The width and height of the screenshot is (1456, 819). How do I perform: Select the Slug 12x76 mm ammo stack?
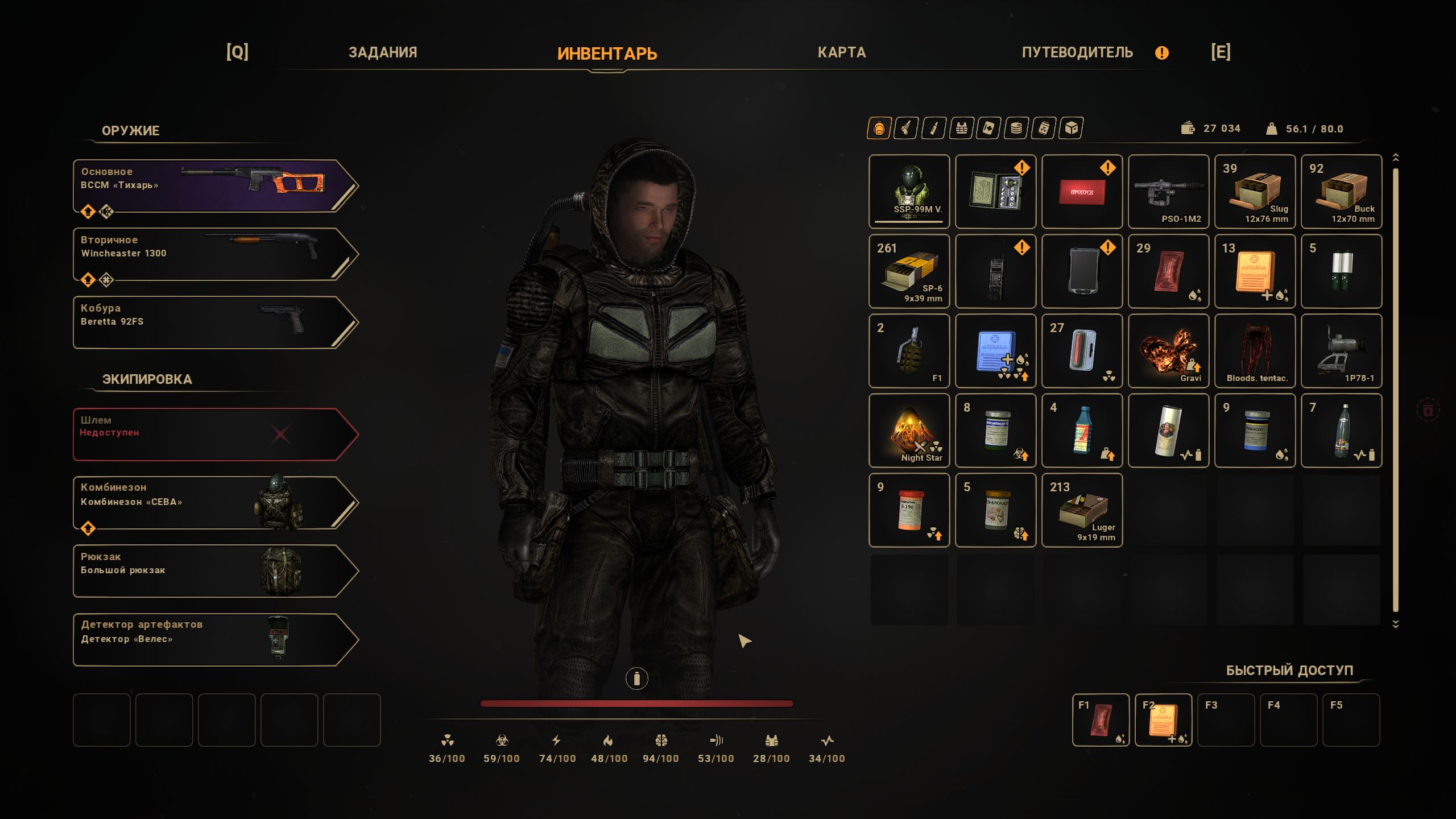coord(1255,192)
